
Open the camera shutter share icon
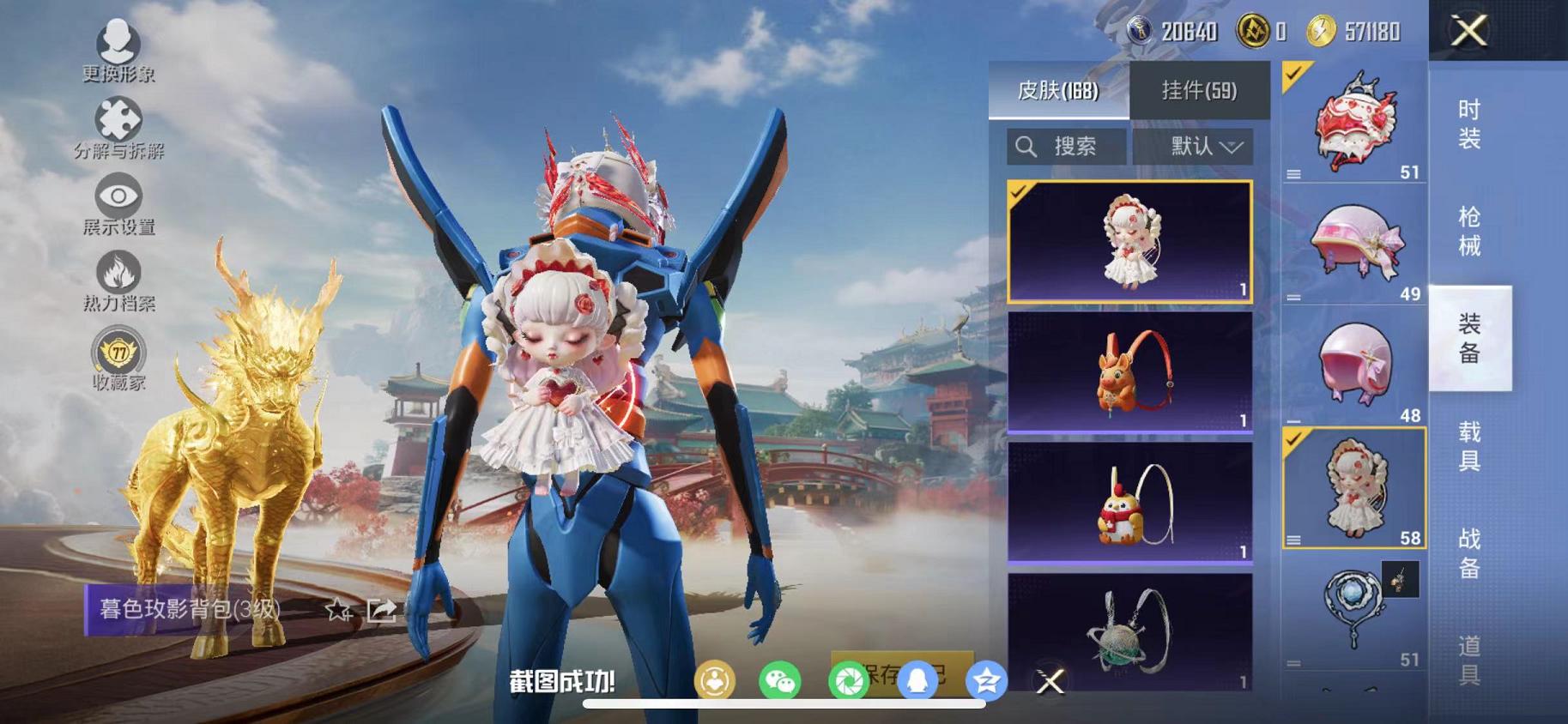[850, 680]
